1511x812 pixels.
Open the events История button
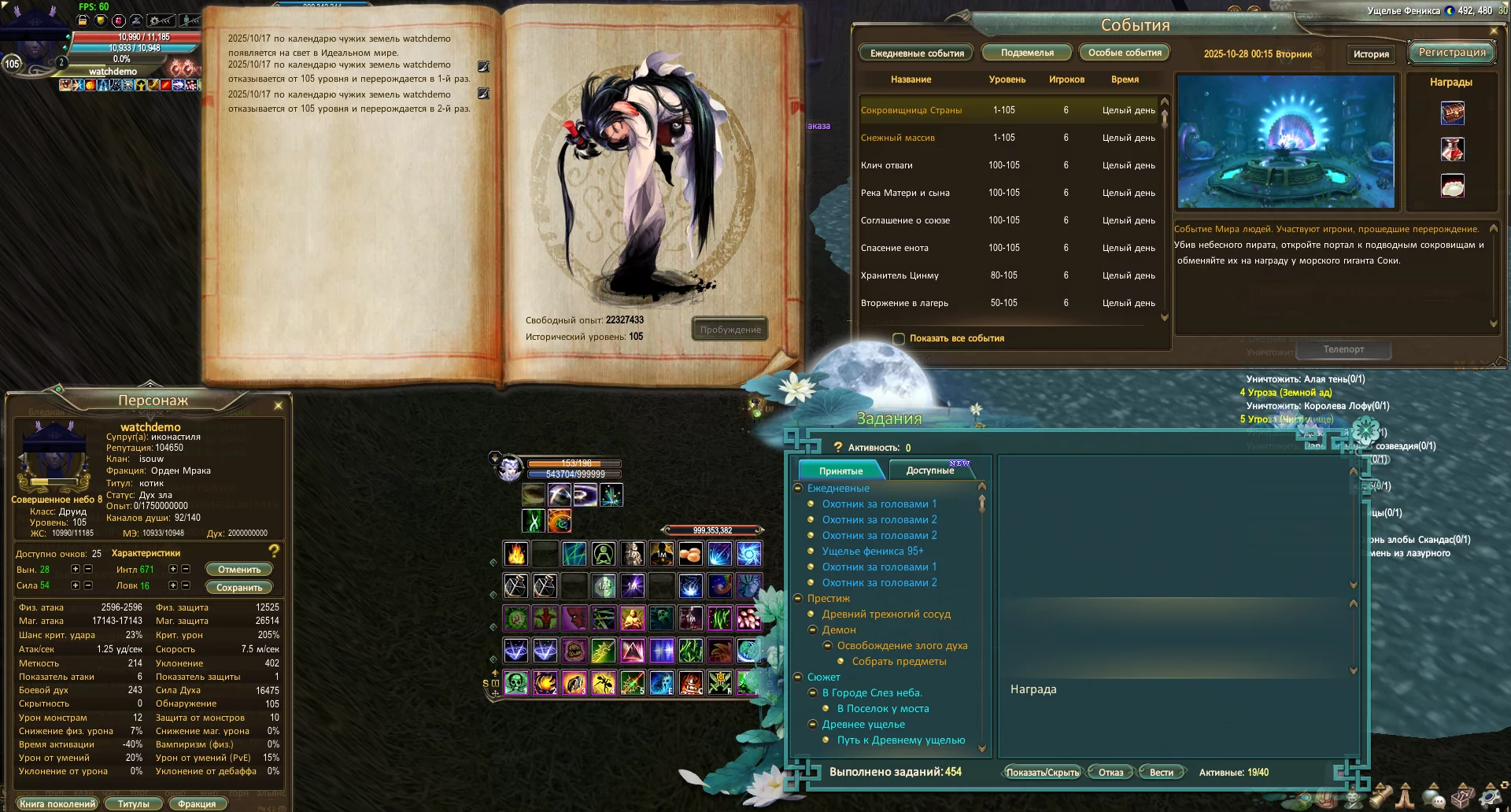tap(1371, 54)
